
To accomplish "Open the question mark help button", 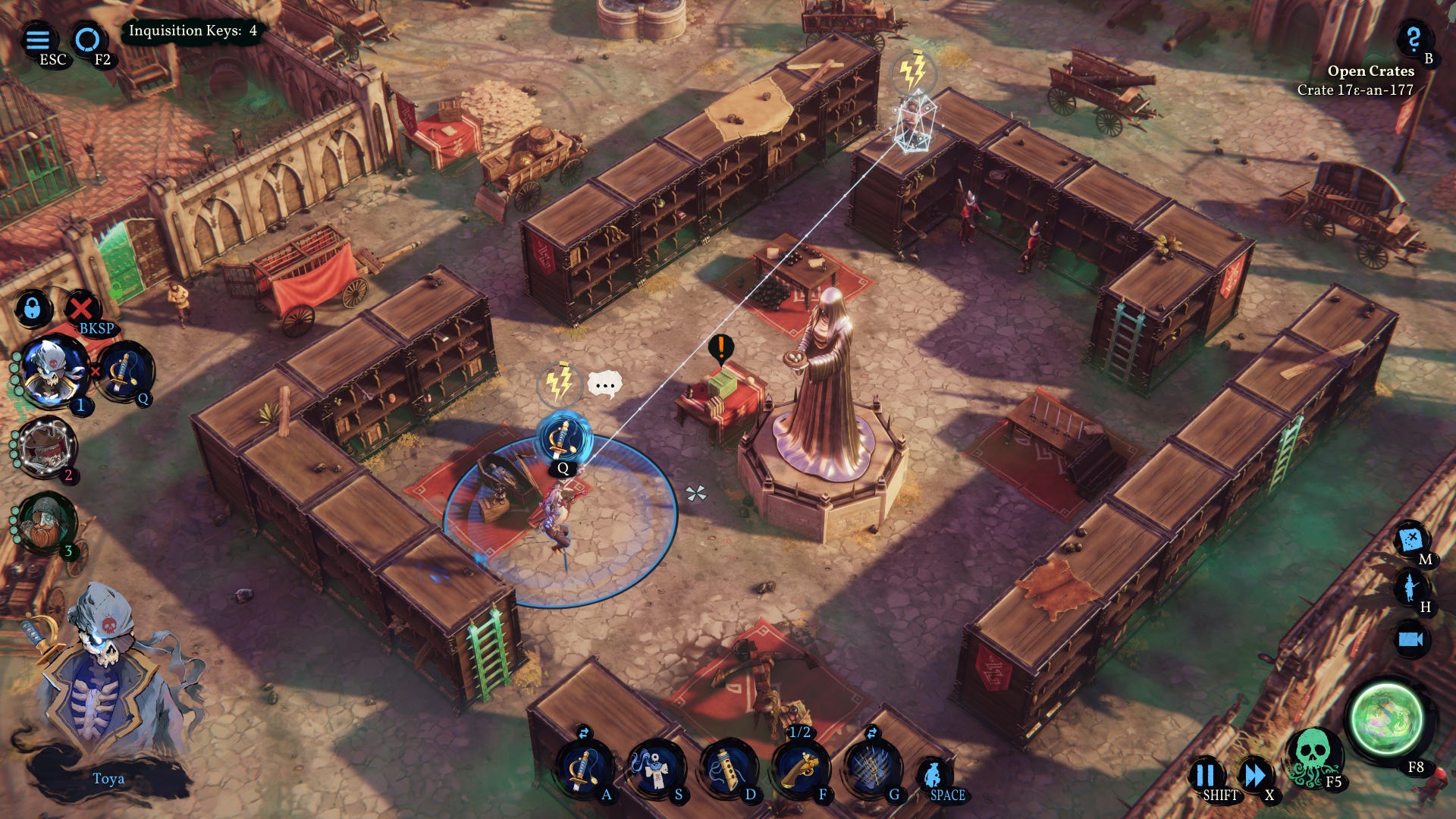I will [x=1412, y=38].
